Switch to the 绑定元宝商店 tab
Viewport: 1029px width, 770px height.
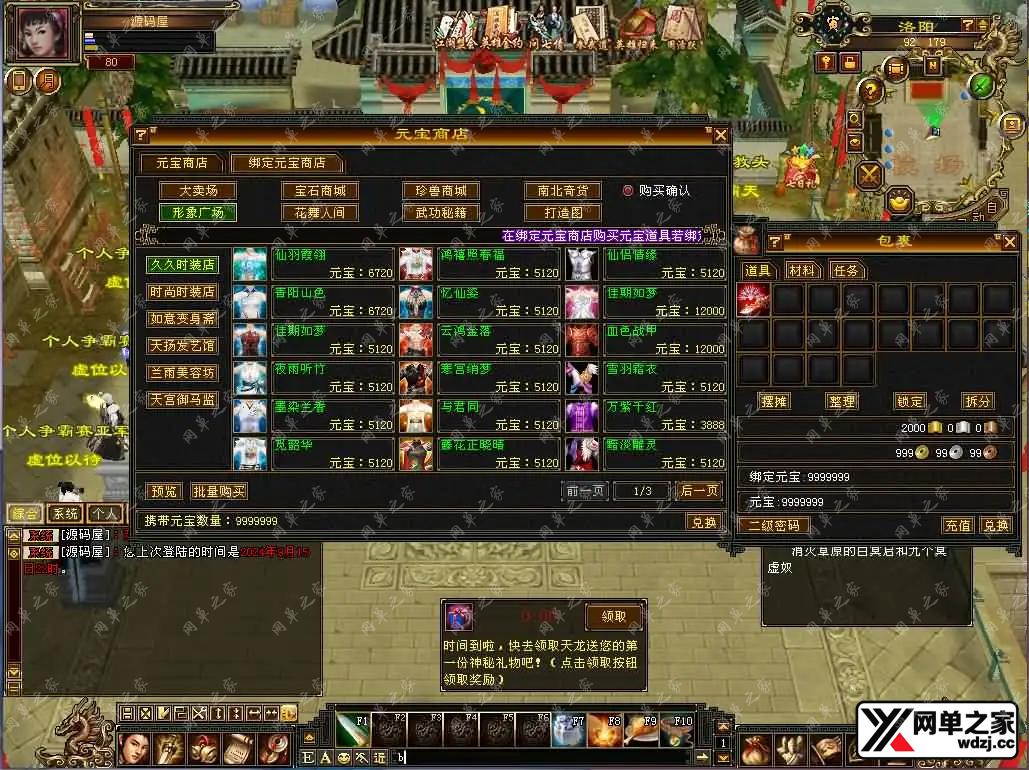[285, 163]
